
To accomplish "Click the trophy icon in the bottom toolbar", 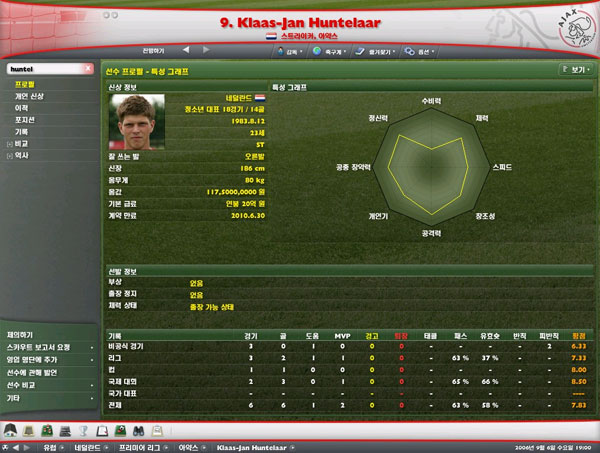I will click(85, 429).
